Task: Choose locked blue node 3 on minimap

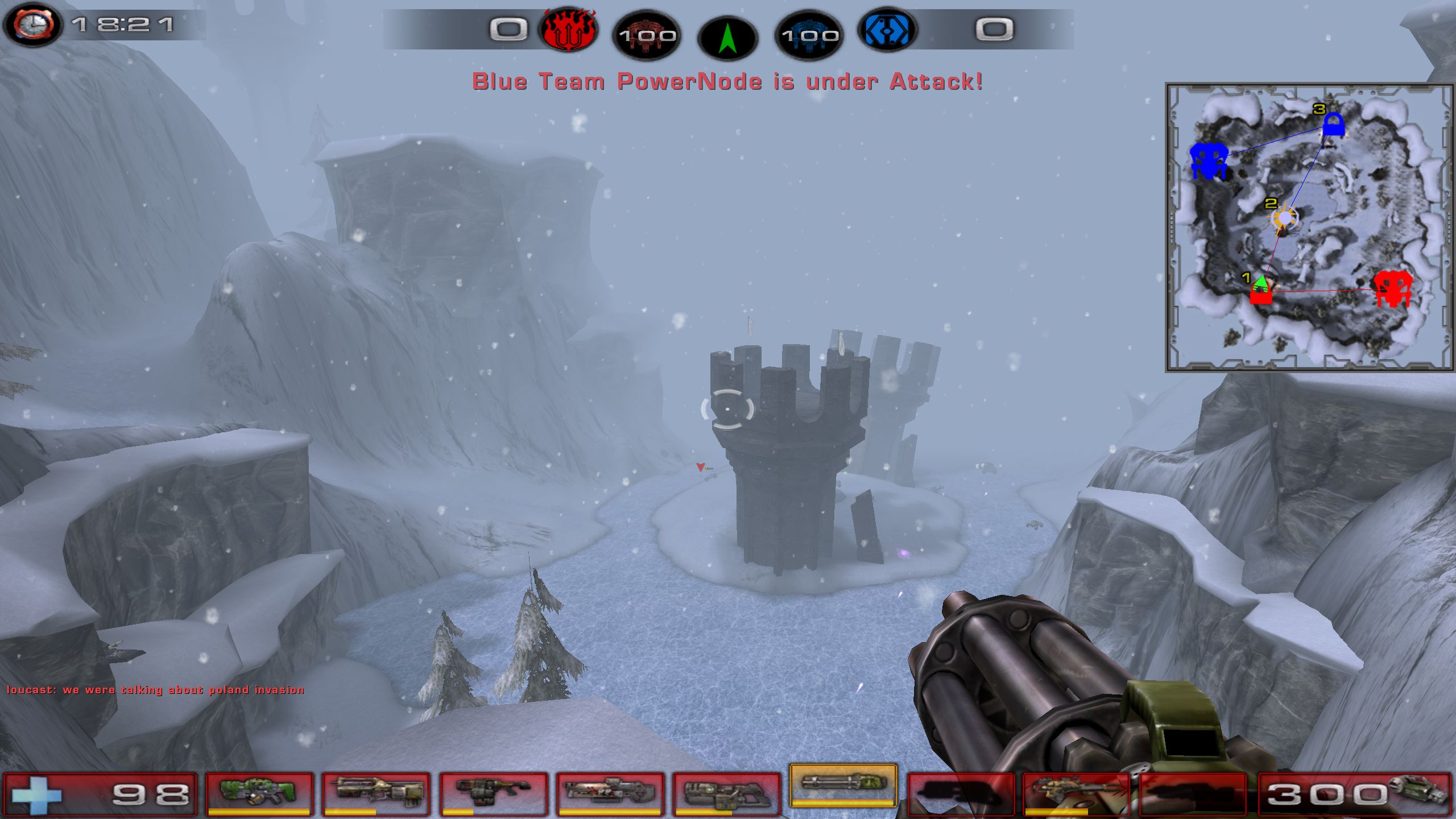Action: coord(1333,125)
